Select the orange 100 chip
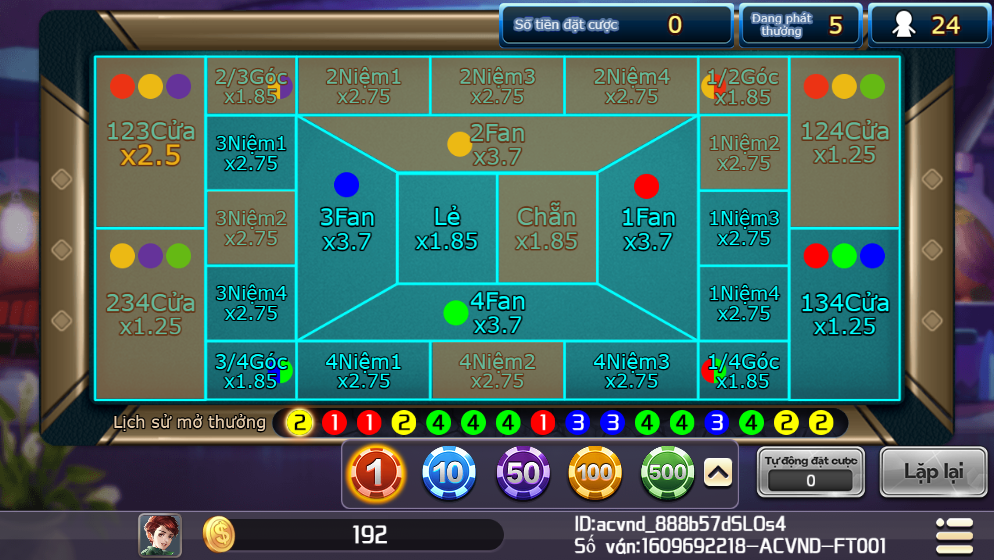 tap(595, 474)
